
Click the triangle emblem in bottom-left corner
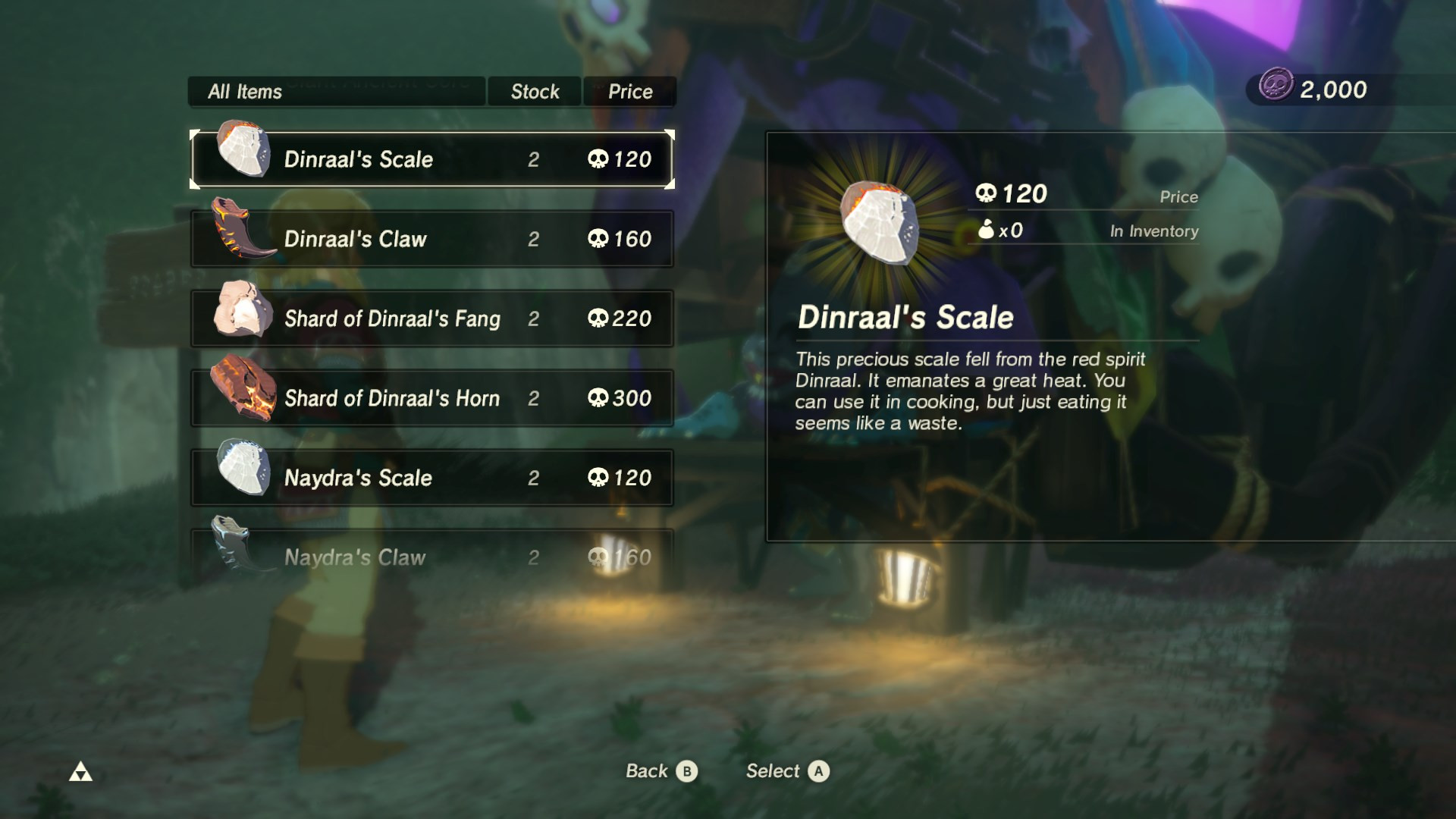pos(81,771)
